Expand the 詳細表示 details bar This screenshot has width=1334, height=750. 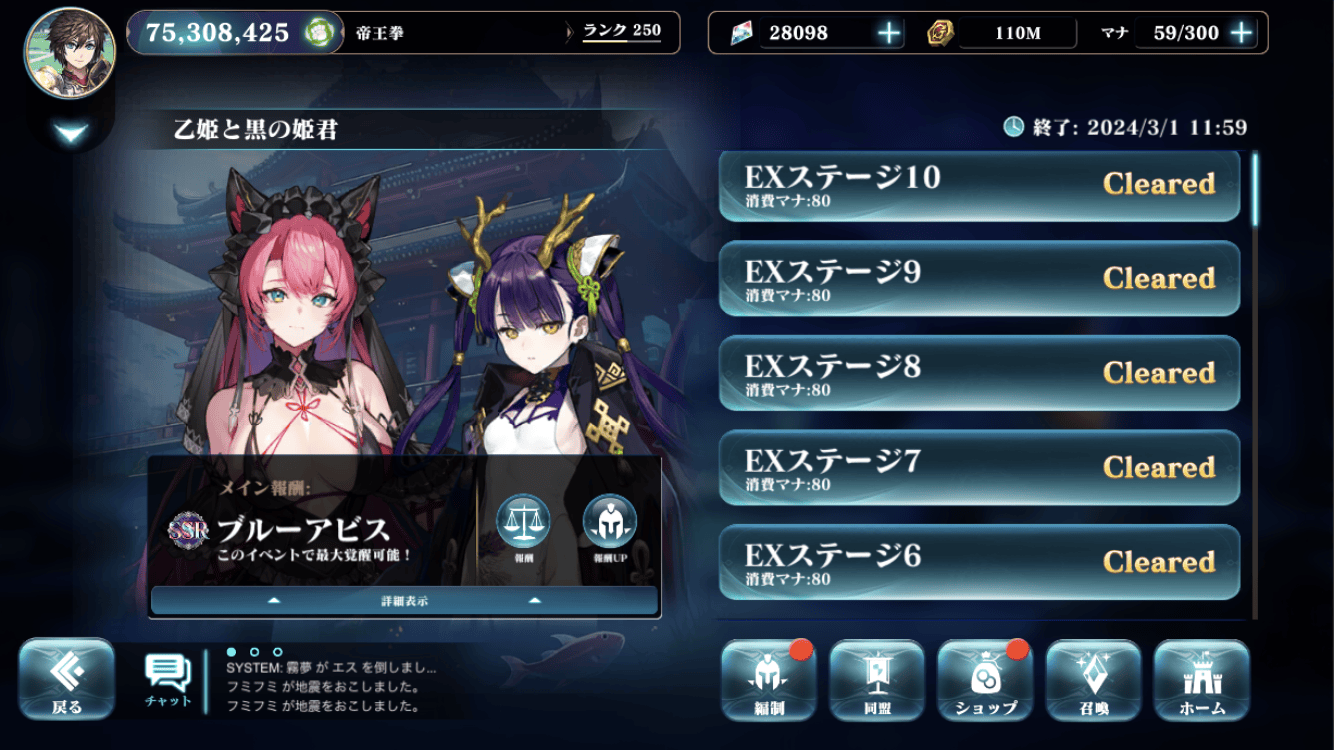[404, 601]
